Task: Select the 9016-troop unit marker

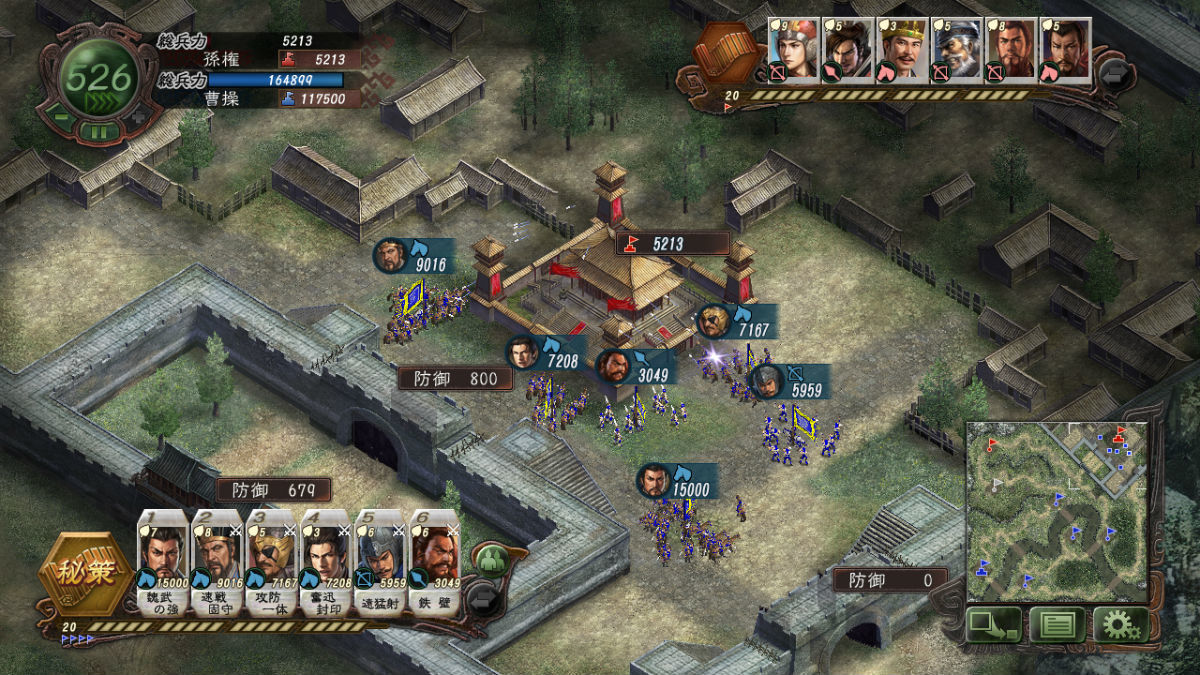Action: pos(392,256)
